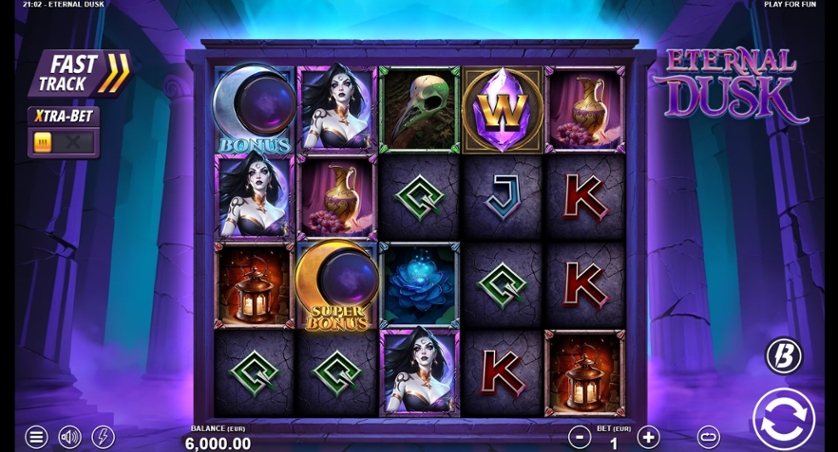The image size is (838, 452).
Task: Open the round B bonus buy button
Action: tap(783, 356)
